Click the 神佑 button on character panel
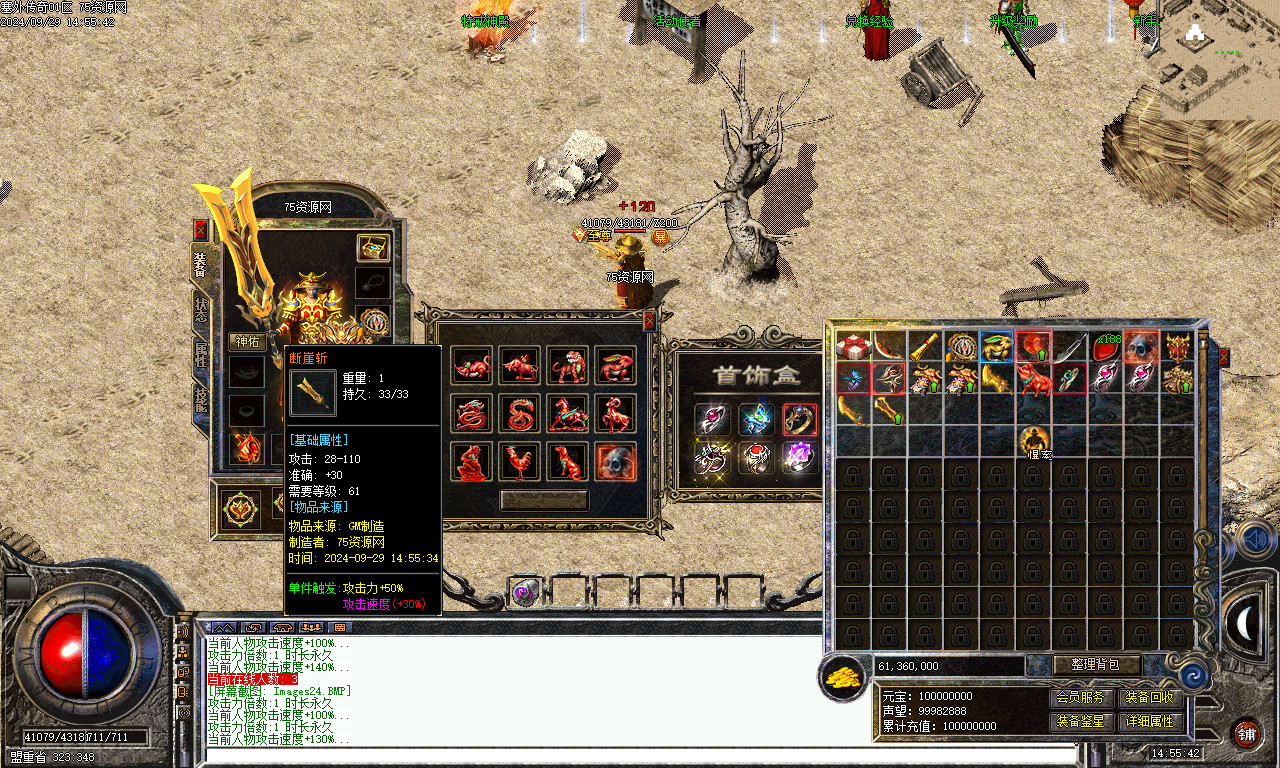1280x768 pixels. click(246, 342)
